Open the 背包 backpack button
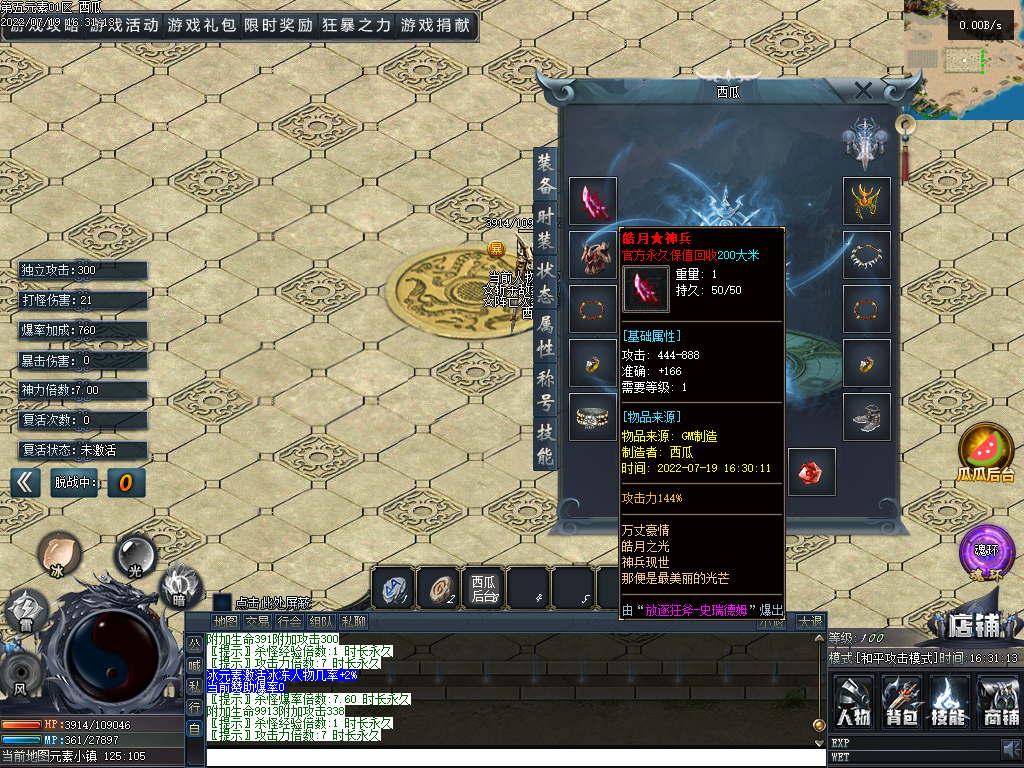 pyautogui.click(x=902, y=699)
